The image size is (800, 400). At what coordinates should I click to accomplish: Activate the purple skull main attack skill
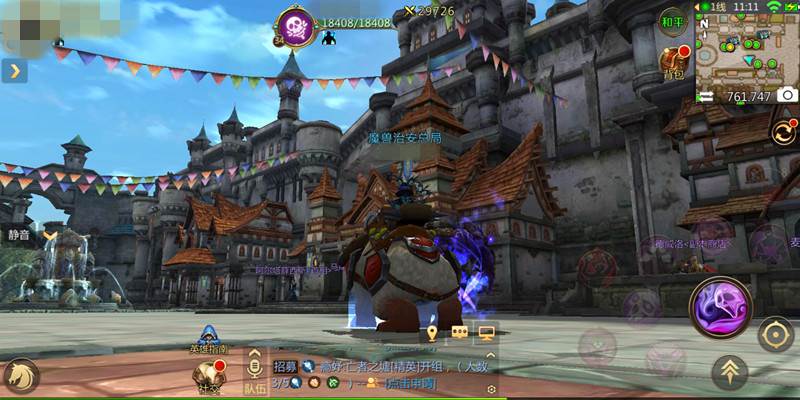coord(721,309)
